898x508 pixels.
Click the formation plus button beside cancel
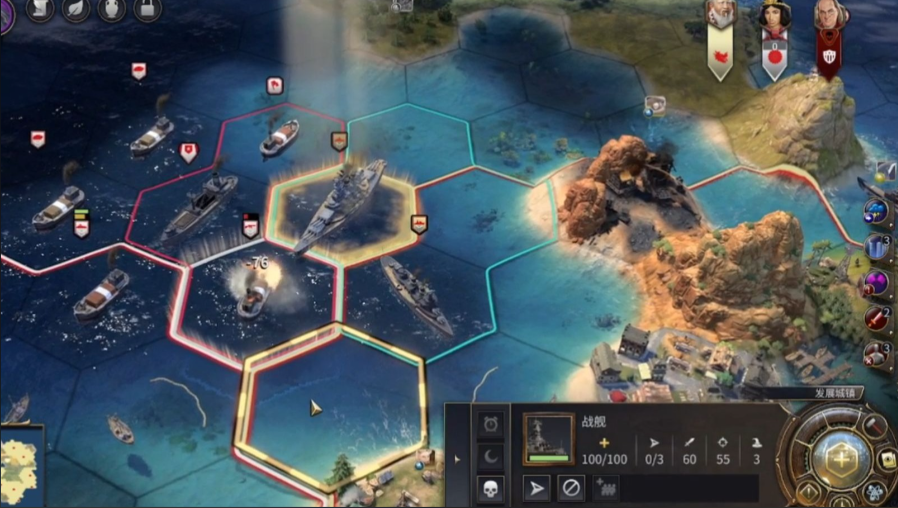(x=606, y=488)
